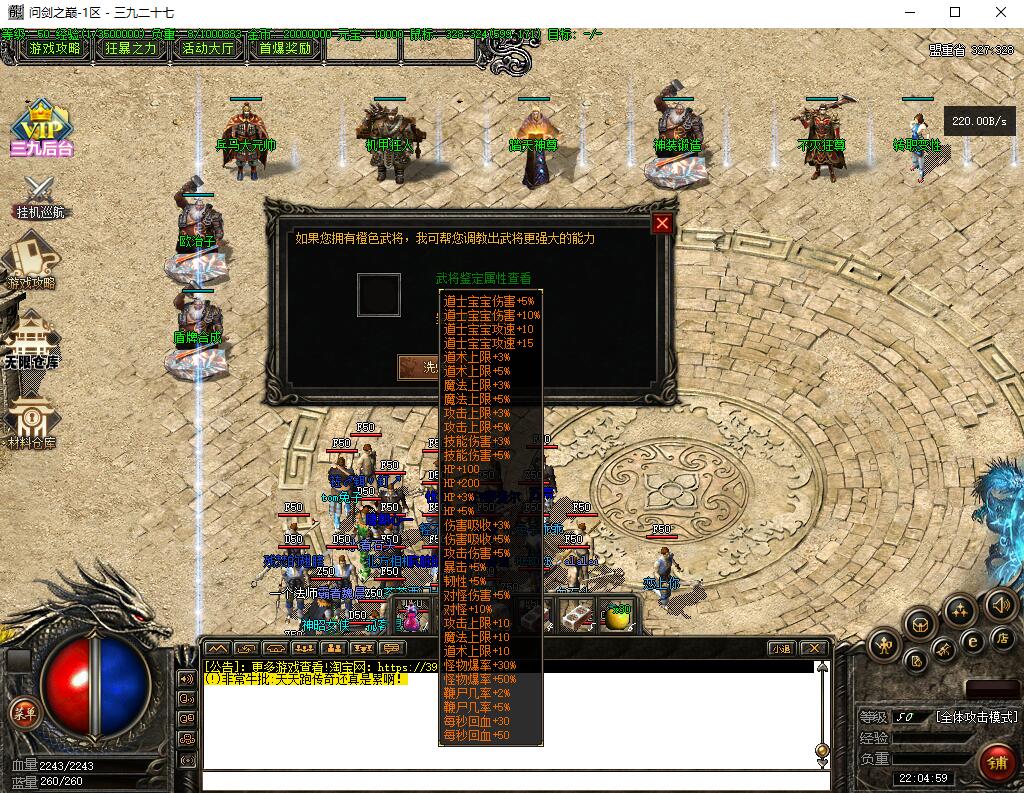Toggle the 全体攻击模式 attack mode label

pyautogui.click(x=976, y=717)
